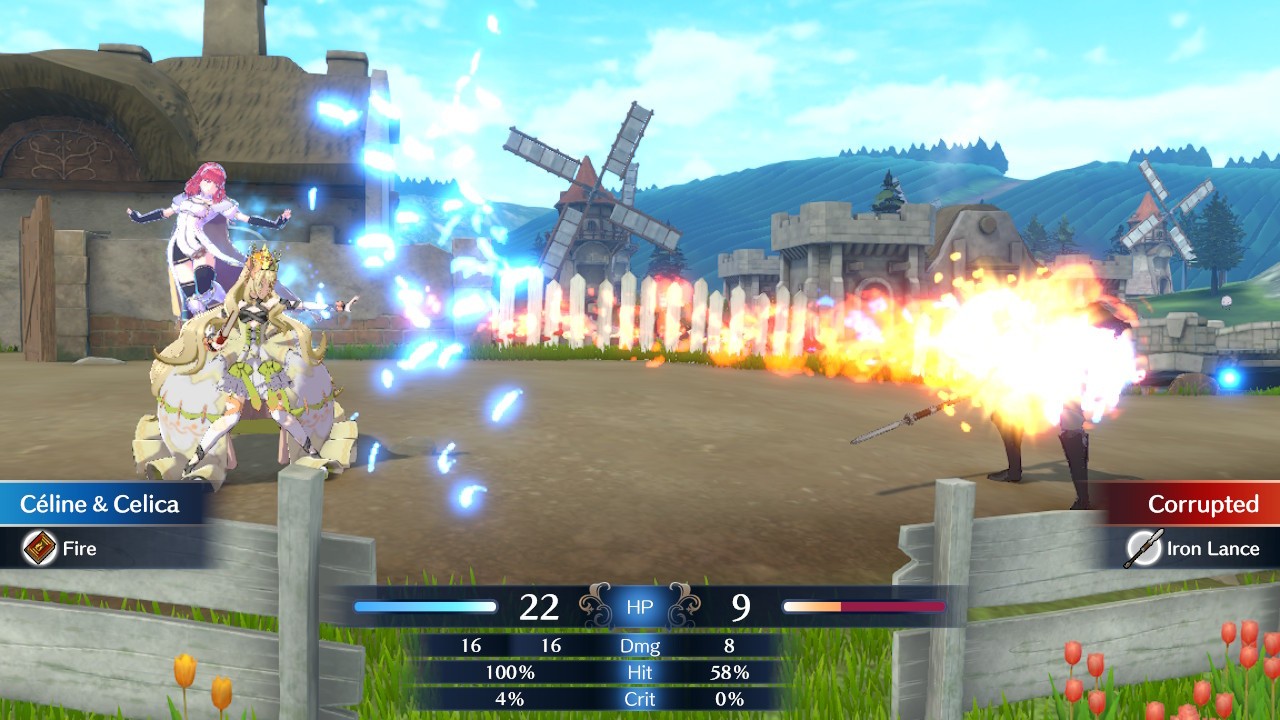The width and height of the screenshot is (1280, 720).
Task: Select the Iron Lance weapon icon
Action: tap(1141, 548)
